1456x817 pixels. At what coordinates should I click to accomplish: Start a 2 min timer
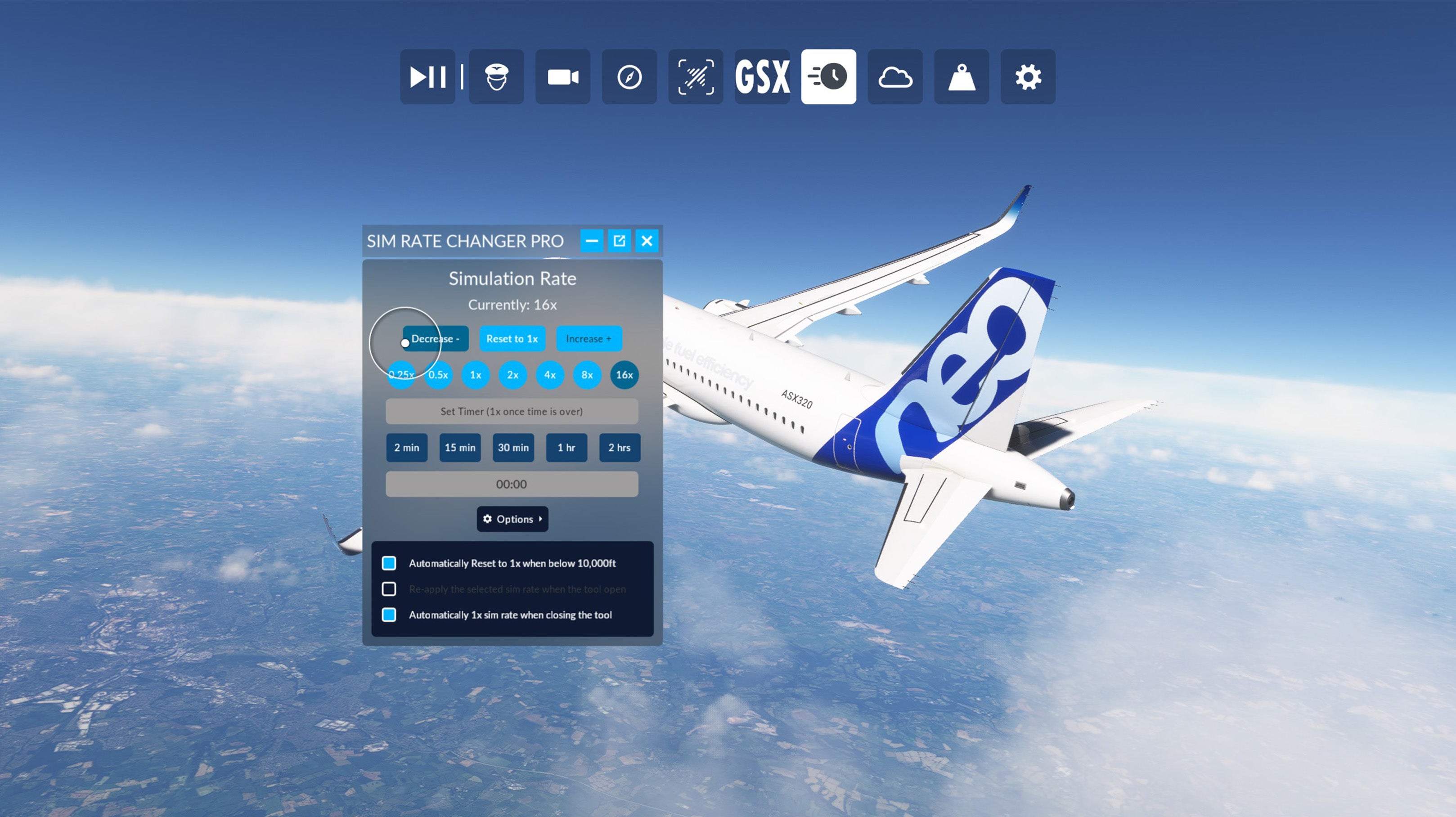click(x=406, y=448)
